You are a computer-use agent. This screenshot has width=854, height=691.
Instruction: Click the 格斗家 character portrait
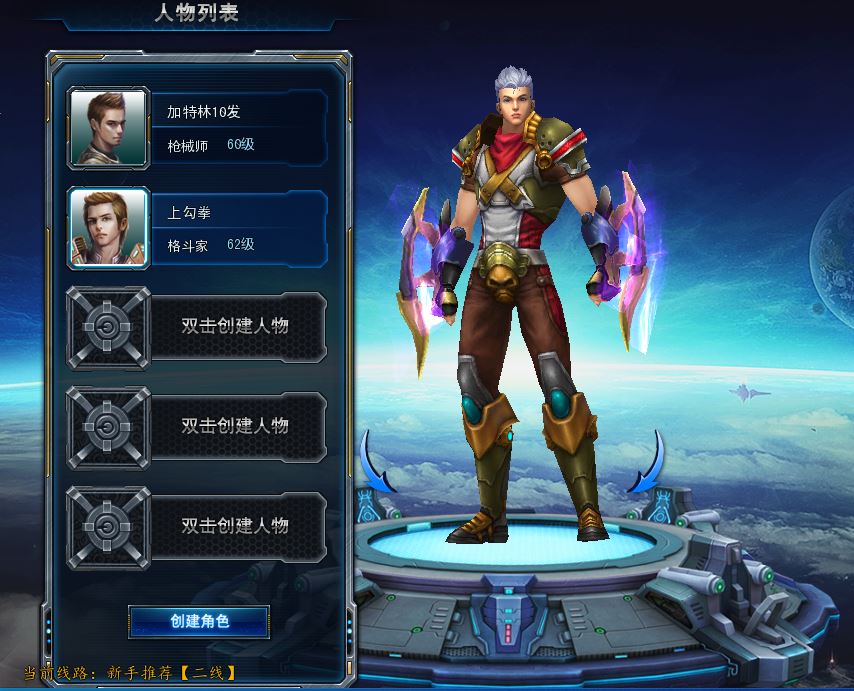(109, 228)
